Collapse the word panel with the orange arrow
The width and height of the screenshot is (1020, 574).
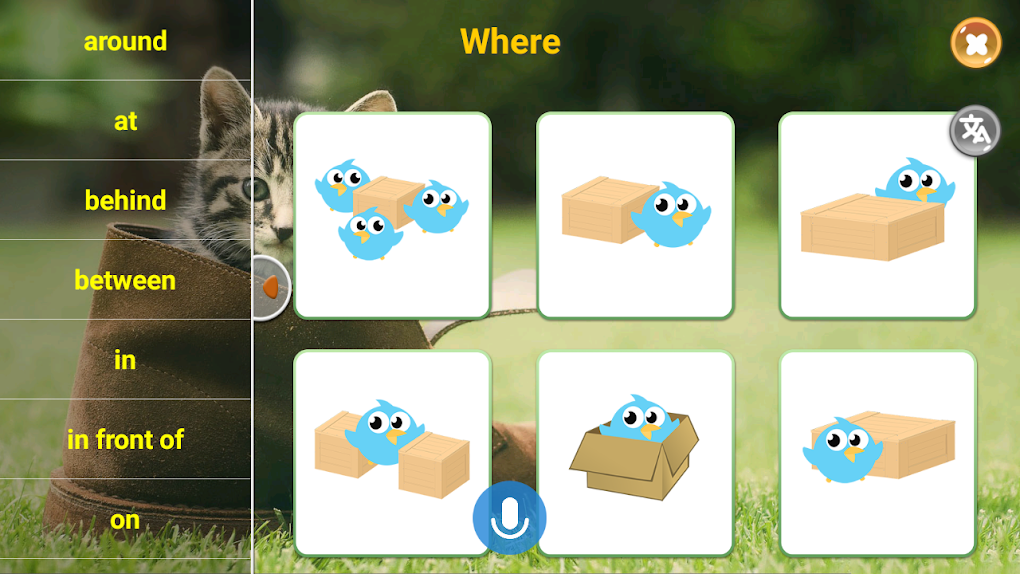269,288
